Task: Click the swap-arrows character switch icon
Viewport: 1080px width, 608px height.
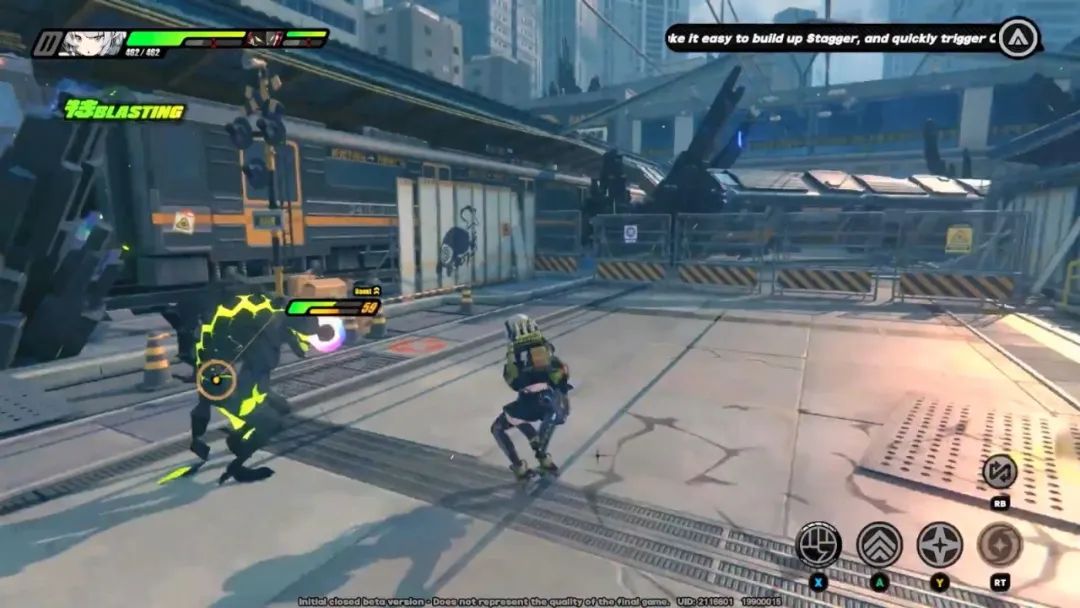Action: pos(999,471)
